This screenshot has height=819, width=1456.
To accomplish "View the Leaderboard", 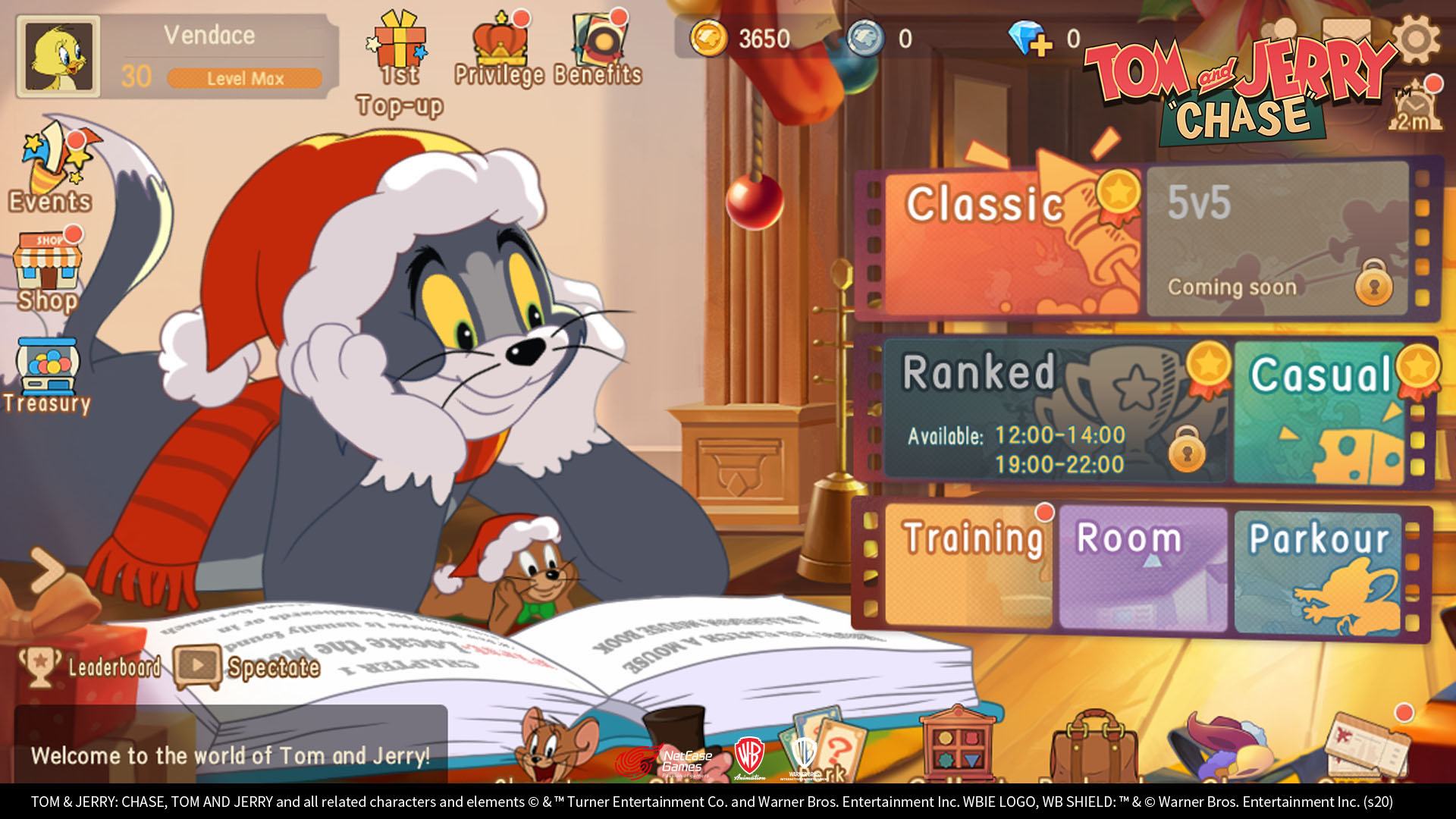I will pos(91,667).
